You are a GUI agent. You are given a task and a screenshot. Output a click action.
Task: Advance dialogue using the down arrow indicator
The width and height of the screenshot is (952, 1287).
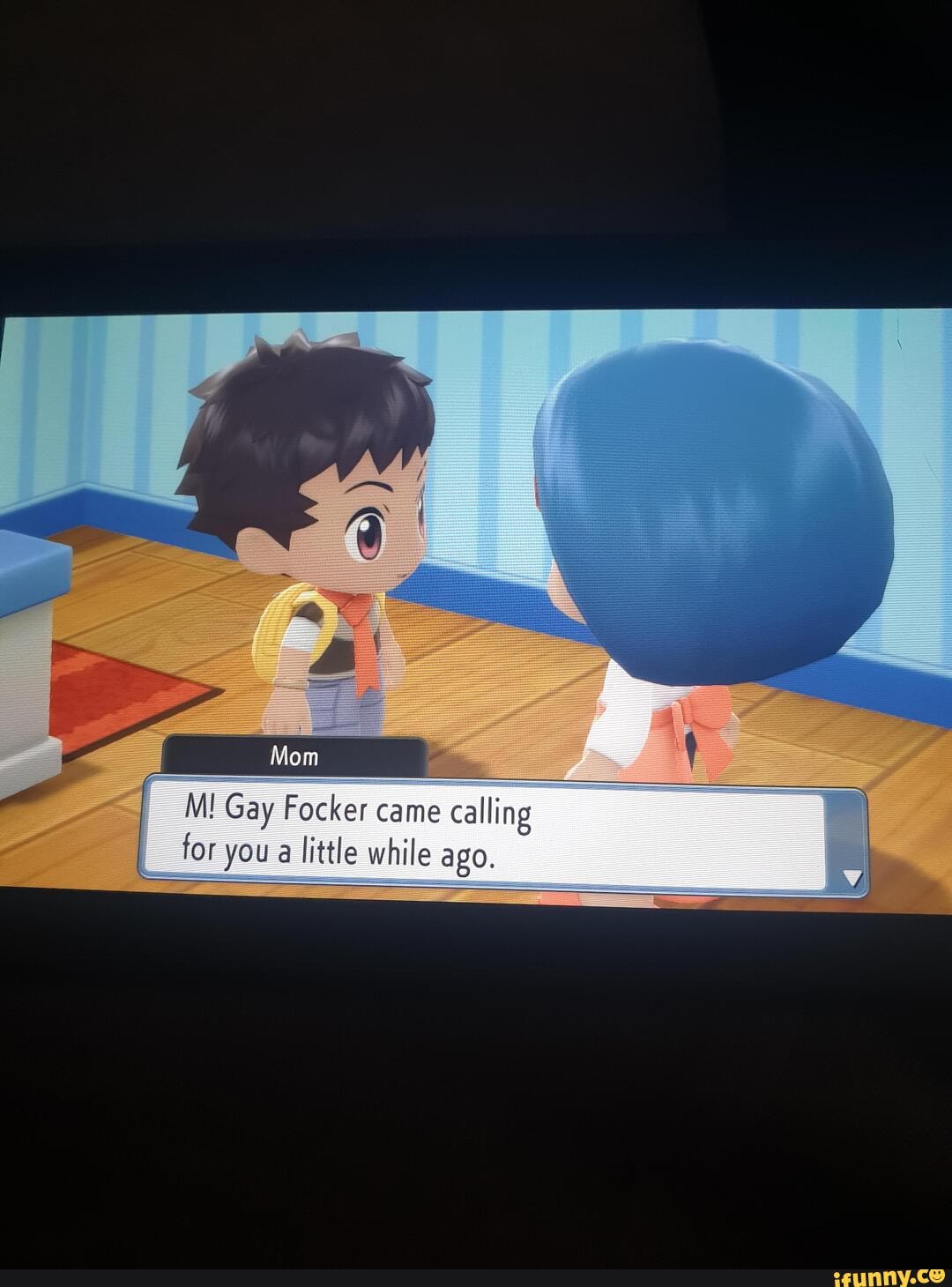coord(851,877)
